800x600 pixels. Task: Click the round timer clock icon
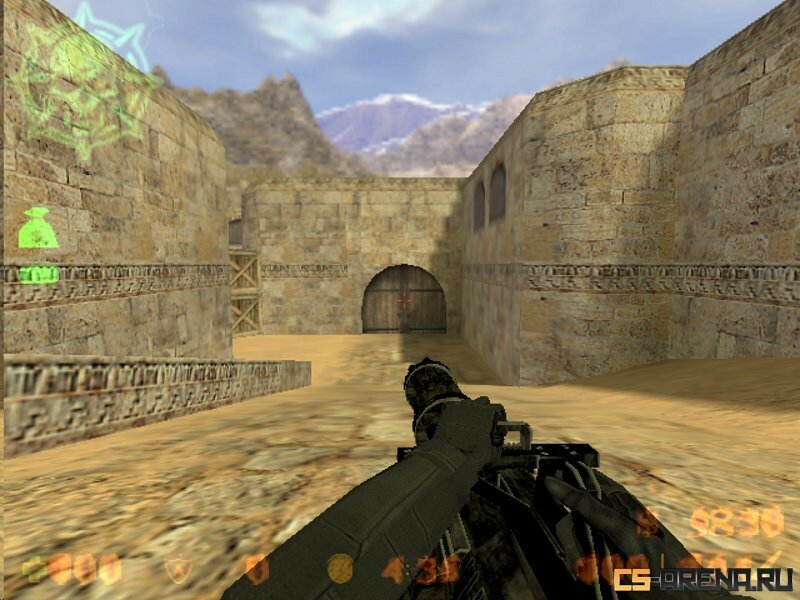[x=341, y=569]
